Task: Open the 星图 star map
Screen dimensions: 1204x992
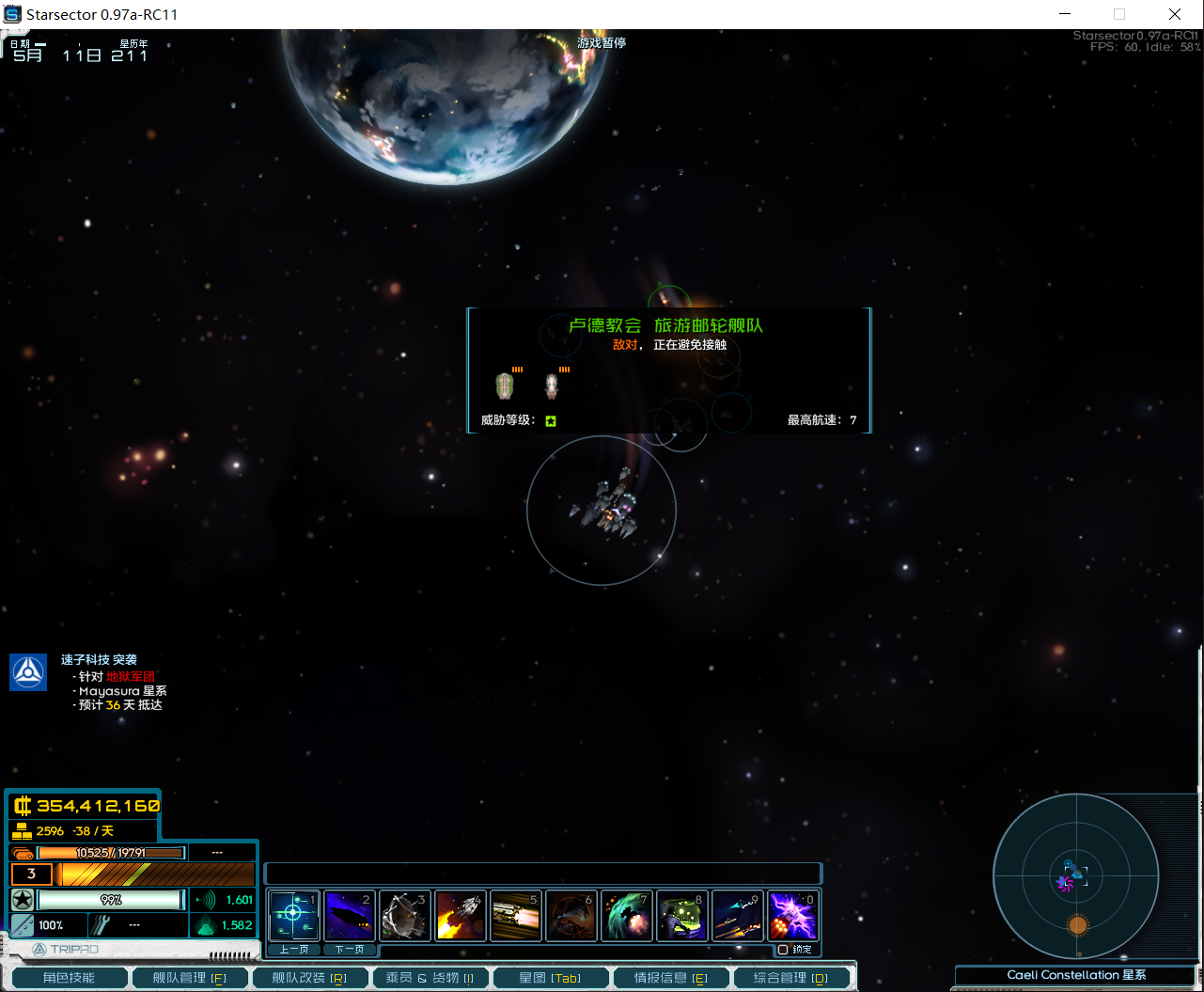Action: [x=550, y=978]
